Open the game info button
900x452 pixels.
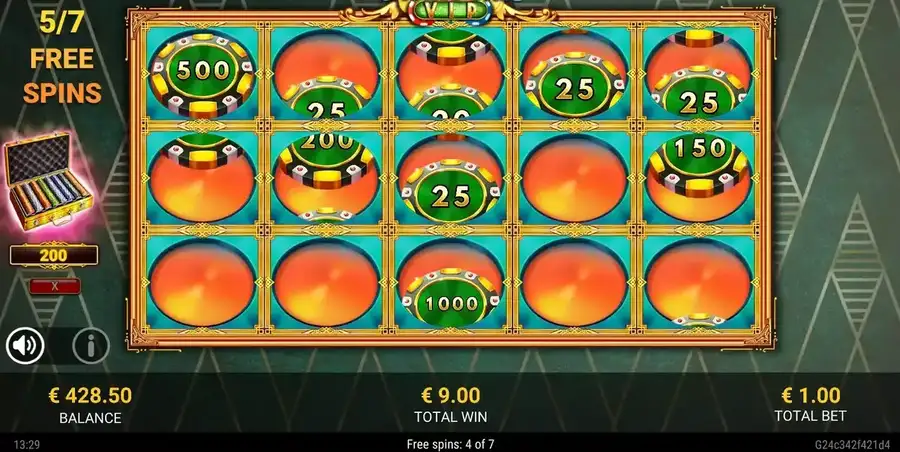(91, 346)
